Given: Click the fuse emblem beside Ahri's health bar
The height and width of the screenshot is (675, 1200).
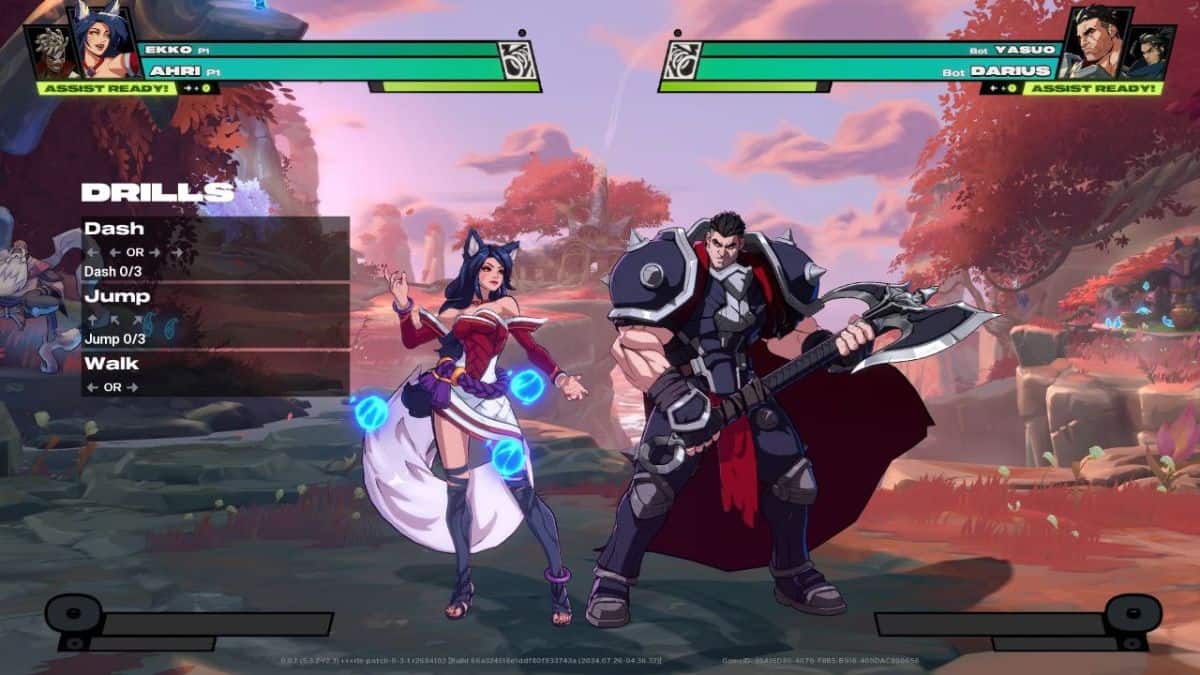Looking at the screenshot, I should (x=519, y=61).
